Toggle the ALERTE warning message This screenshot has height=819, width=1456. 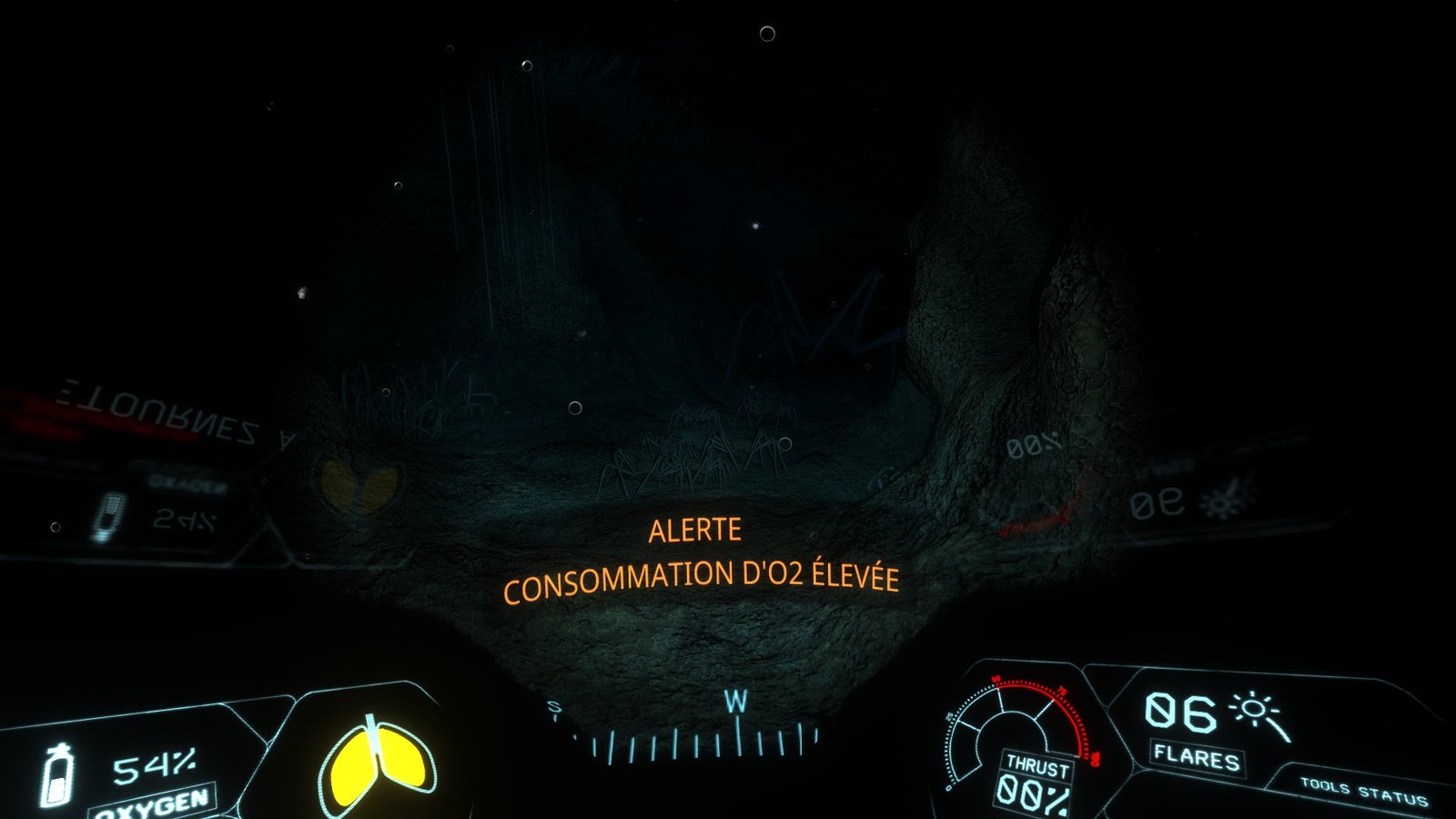click(x=697, y=531)
